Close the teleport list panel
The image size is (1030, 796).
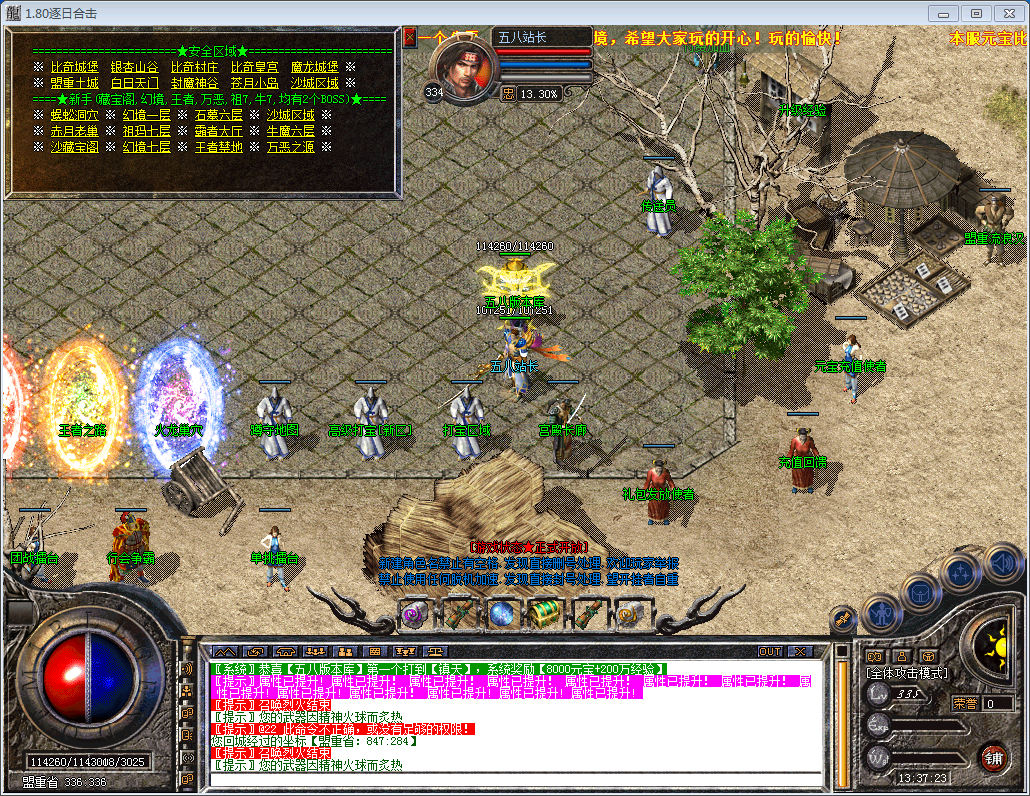410,37
